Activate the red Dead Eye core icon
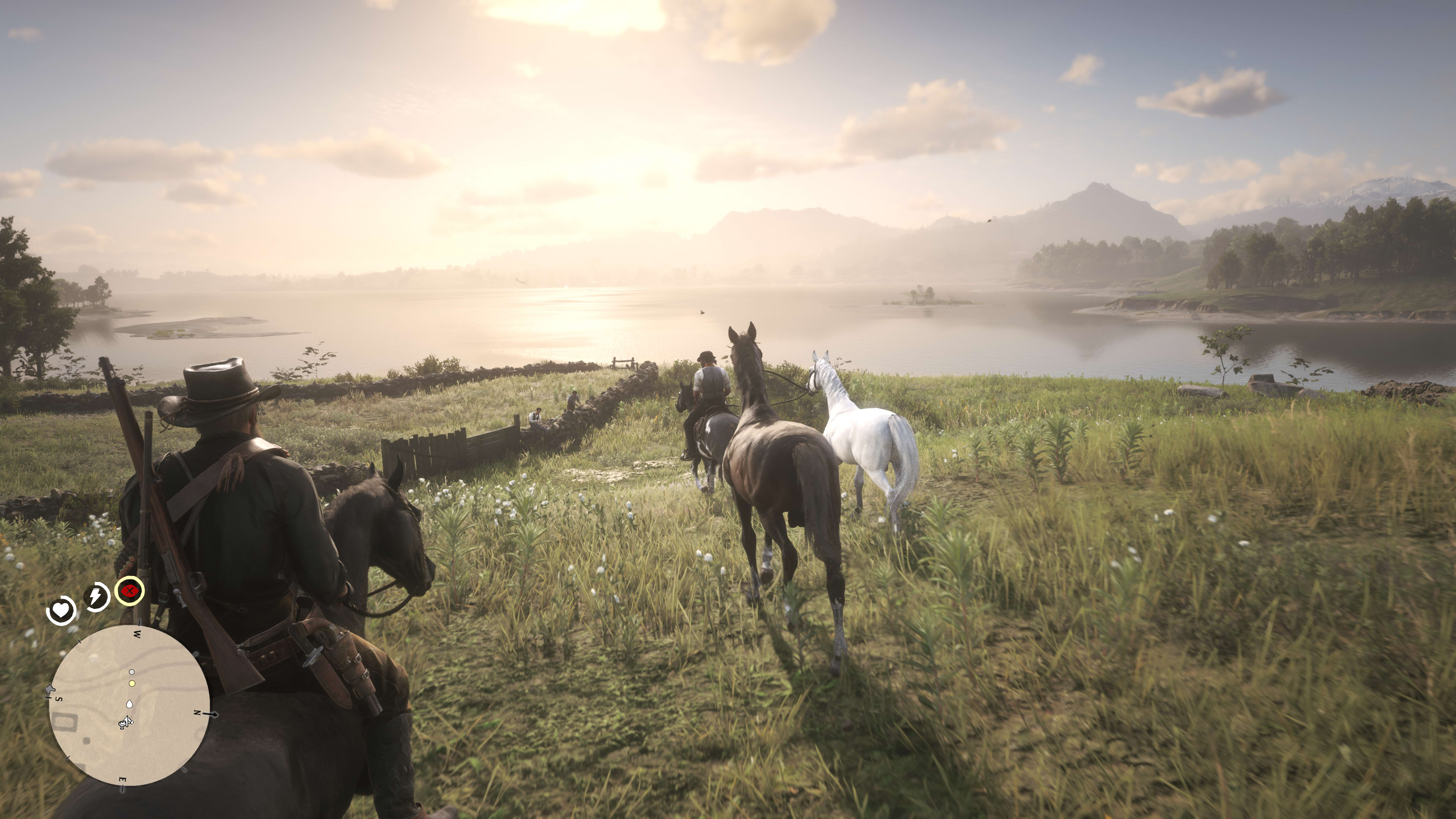This screenshot has width=1456, height=819. pos(129,591)
